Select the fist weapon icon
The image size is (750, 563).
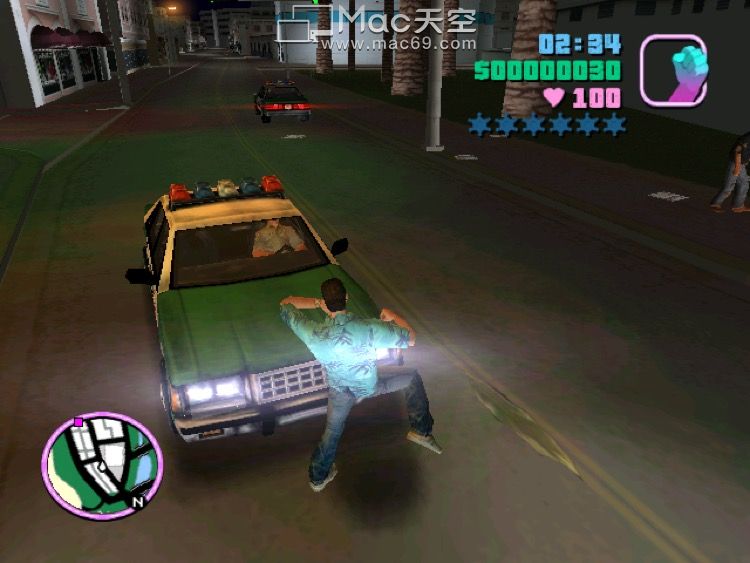tap(673, 70)
